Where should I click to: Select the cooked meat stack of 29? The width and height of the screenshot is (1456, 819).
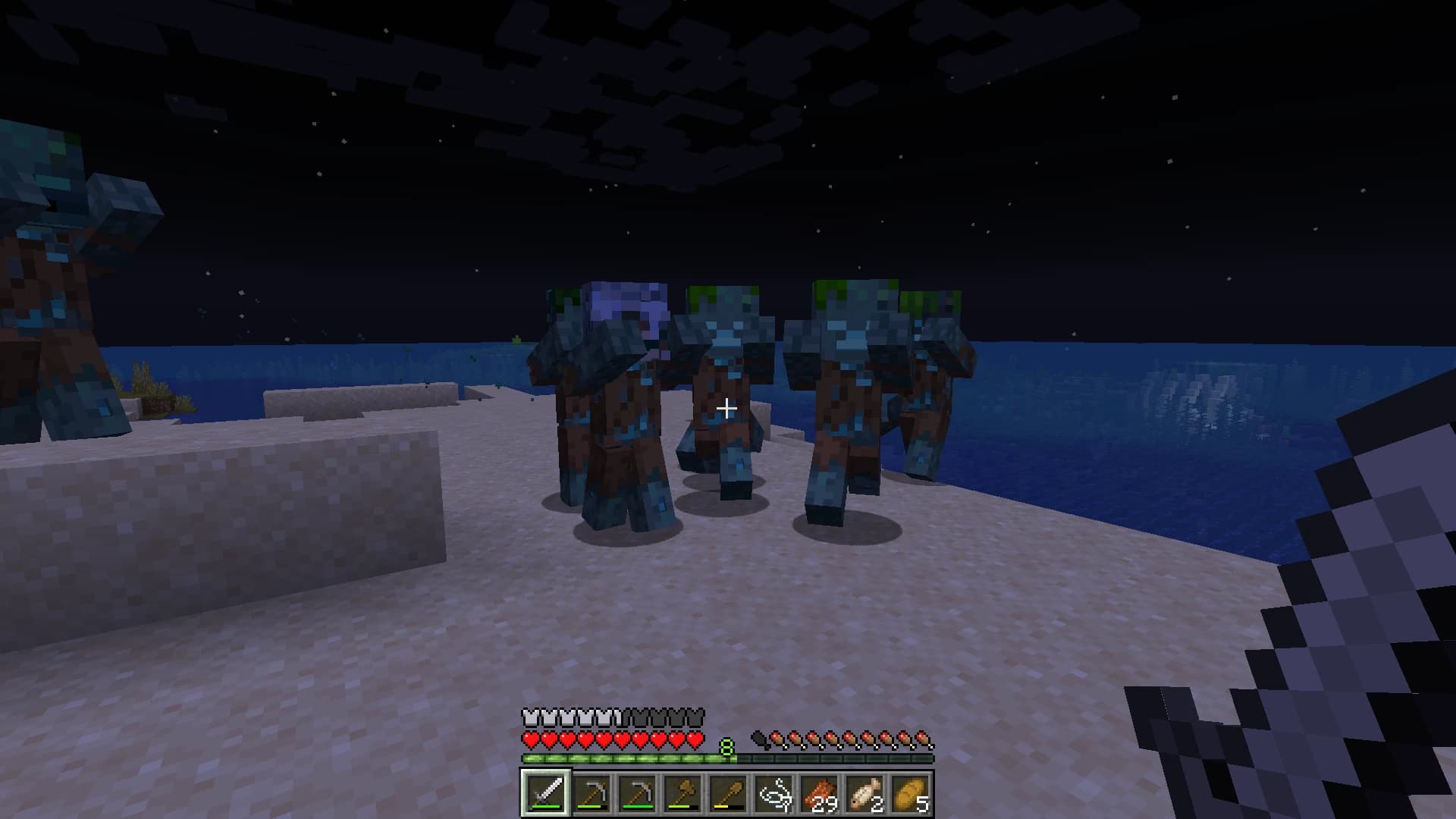coord(820,794)
